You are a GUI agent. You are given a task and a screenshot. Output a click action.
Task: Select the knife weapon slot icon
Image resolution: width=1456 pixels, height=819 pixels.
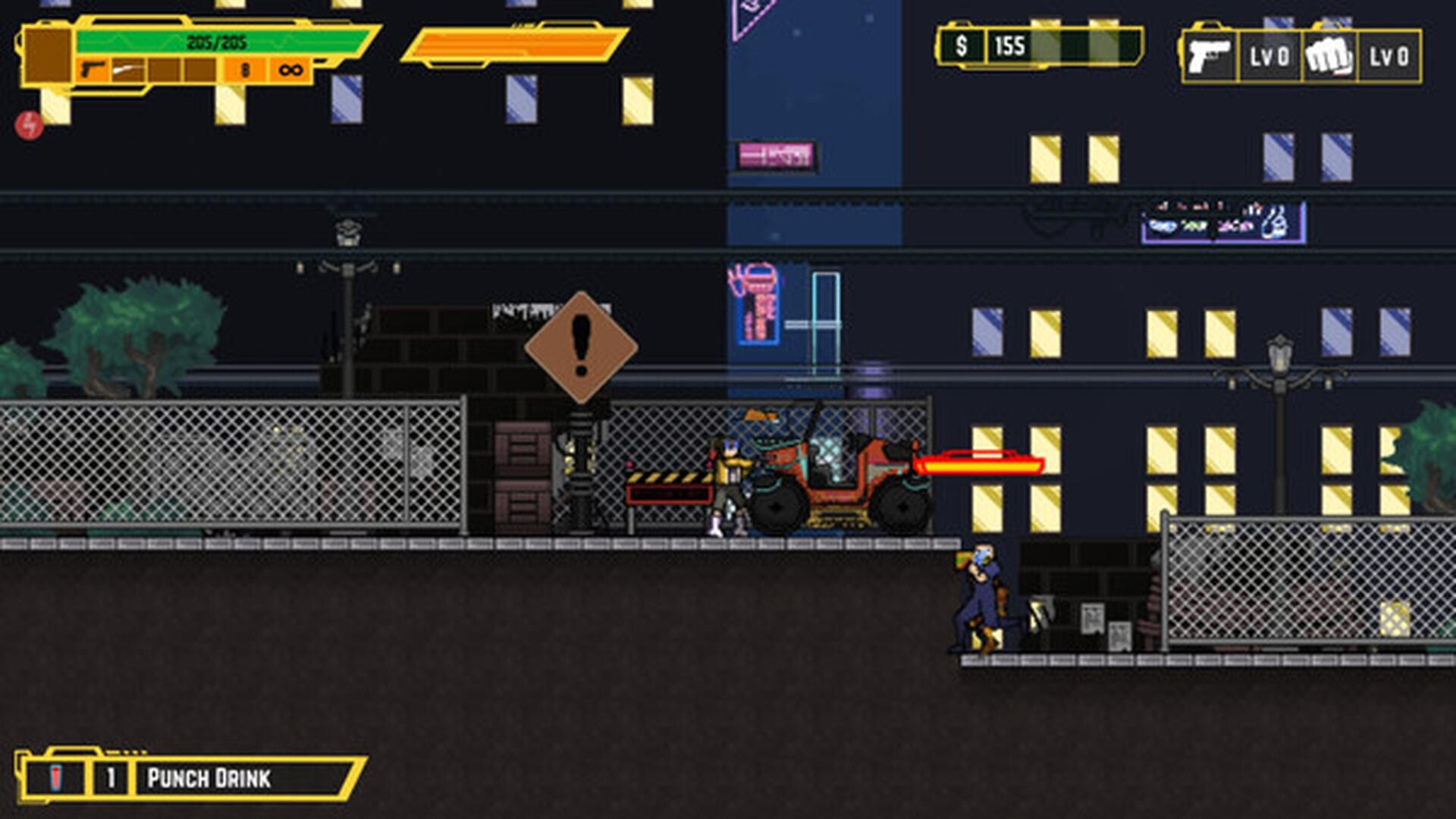(x=127, y=69)
